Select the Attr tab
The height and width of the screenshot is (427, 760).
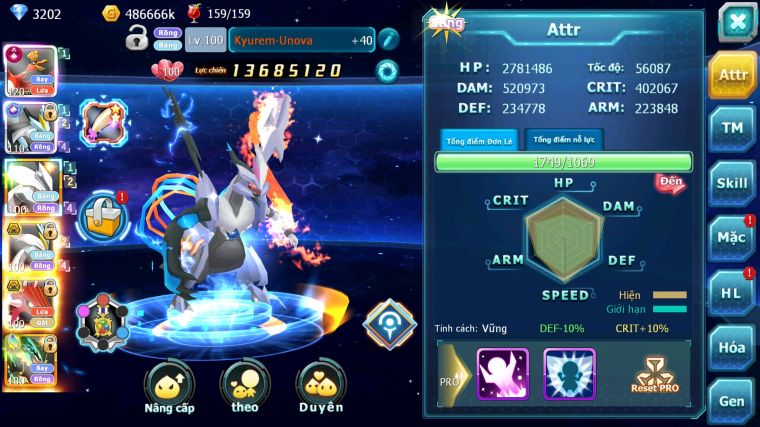tap(732, 74)
